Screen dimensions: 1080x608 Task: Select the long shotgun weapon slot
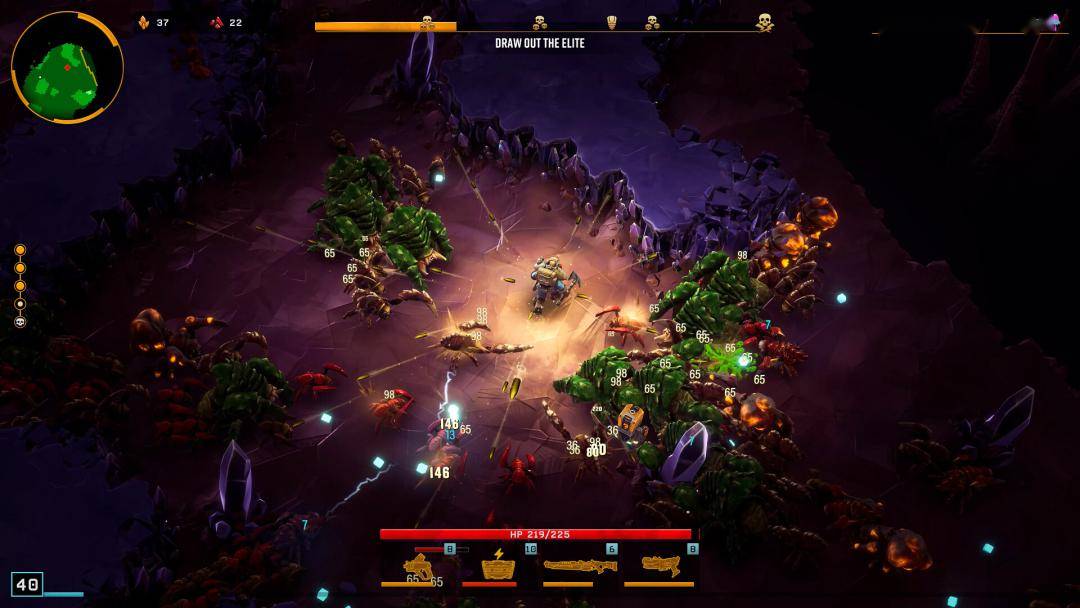[580, 567]
